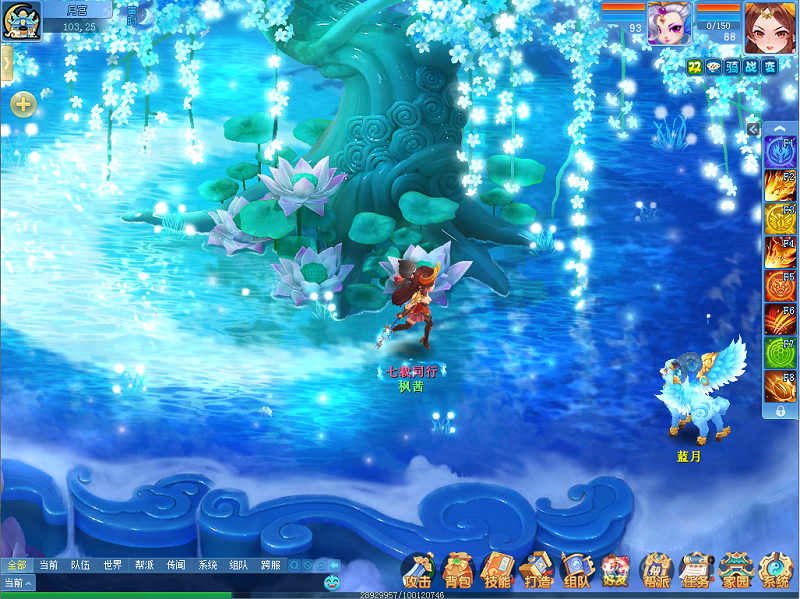This screenshot has width=800, height=599.
Task: Open the 好友 (Friends) list
Action: (x=615, y=571)
